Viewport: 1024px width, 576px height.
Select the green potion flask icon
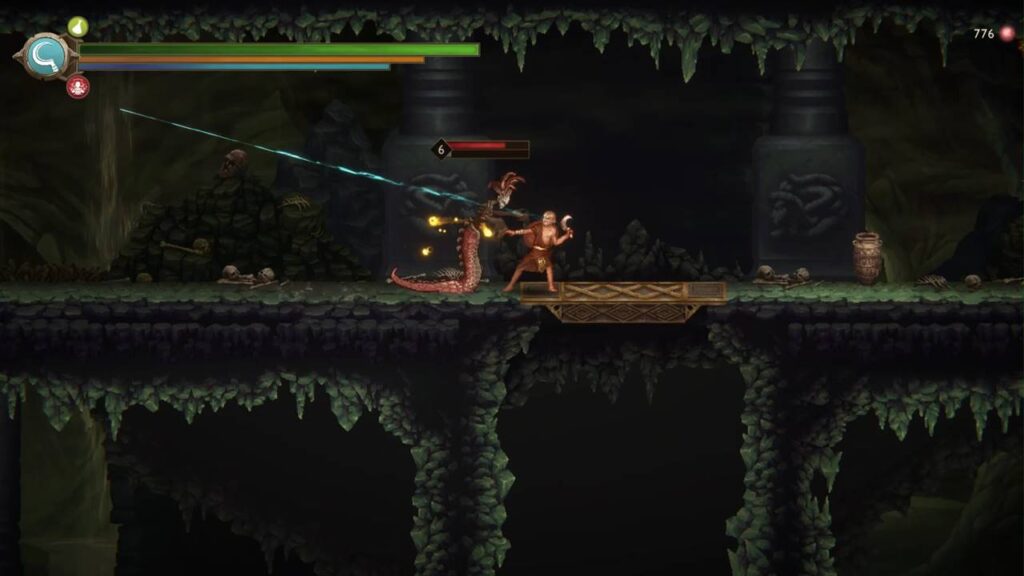click(x=78, y=27)
